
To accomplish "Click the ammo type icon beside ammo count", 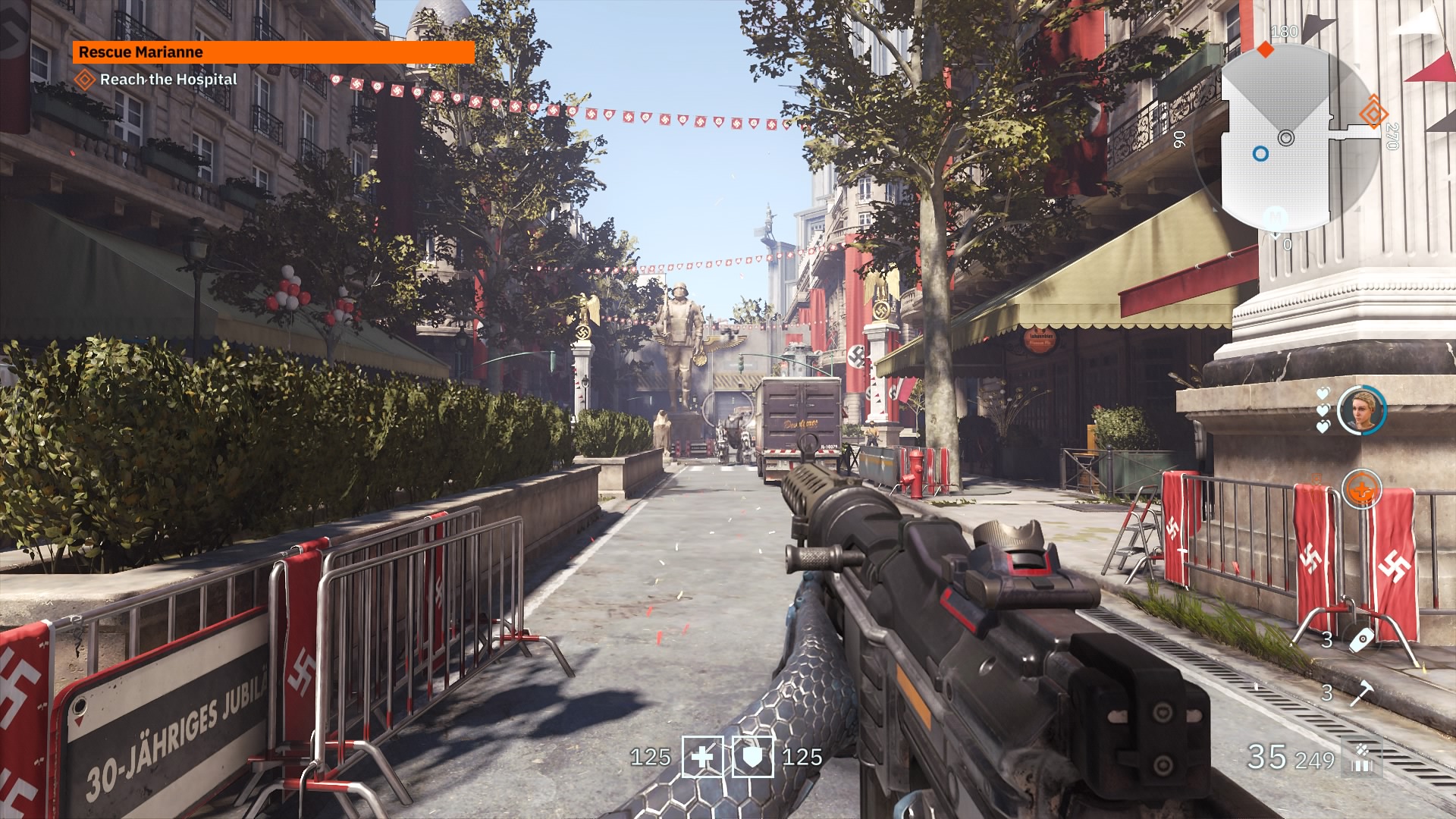I will [x=1362, y=758].
